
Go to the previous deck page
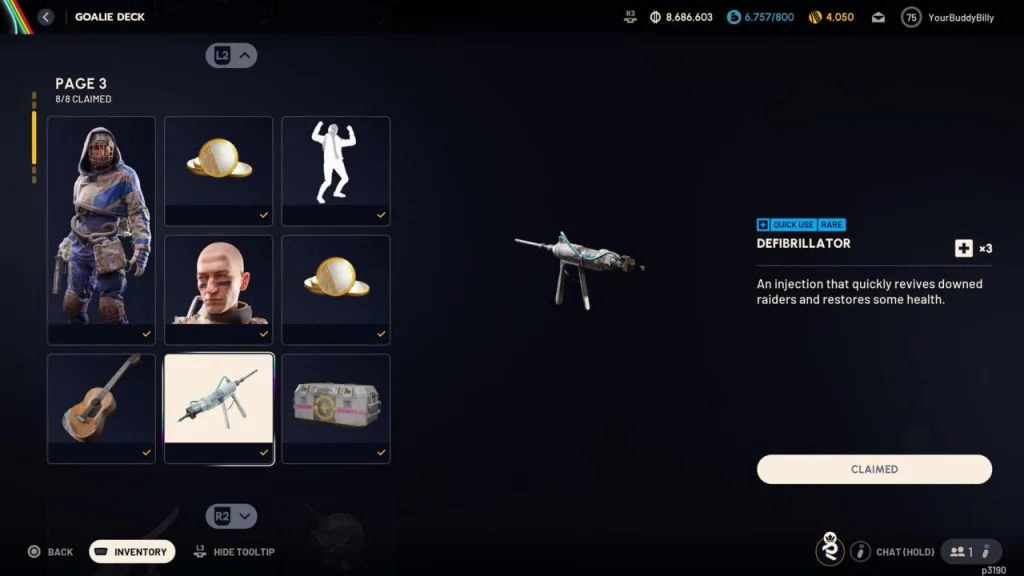click(232, 56)
